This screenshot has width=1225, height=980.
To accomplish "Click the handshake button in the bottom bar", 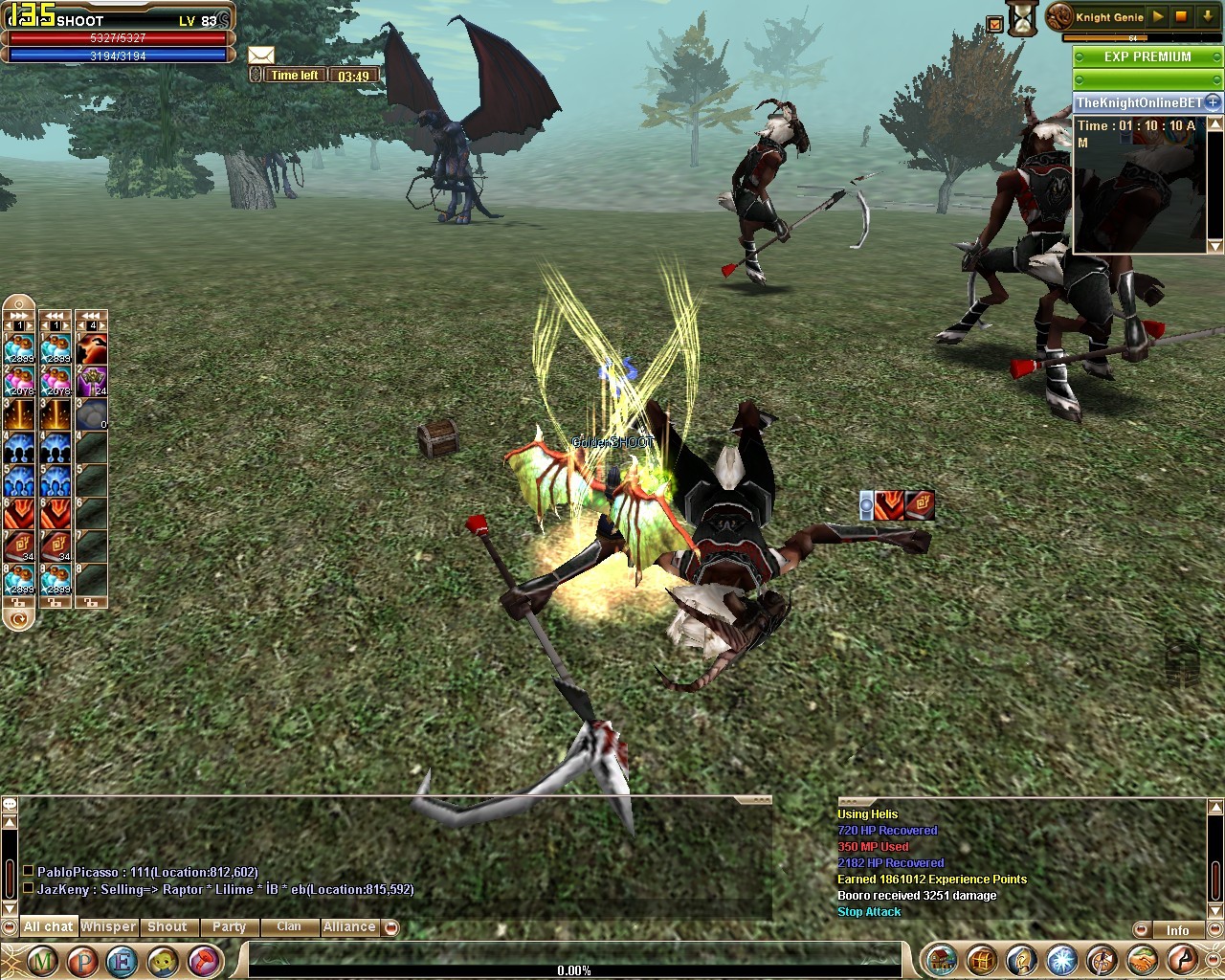I will click(x=1143, y=959).
